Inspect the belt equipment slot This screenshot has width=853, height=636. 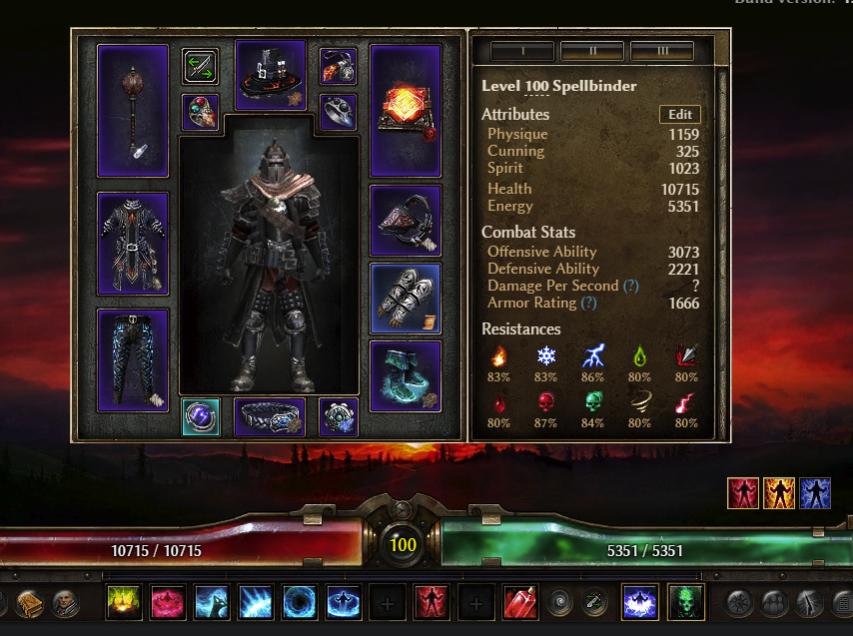coord(270,417)
